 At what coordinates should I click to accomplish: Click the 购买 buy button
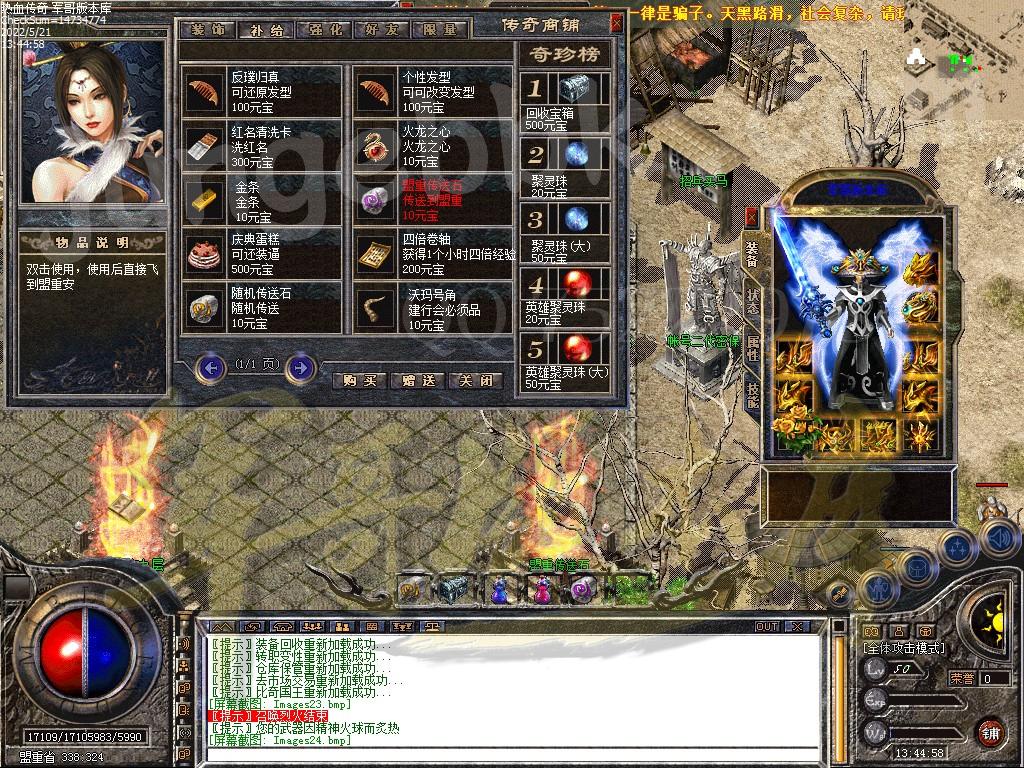[x=358, y=380]
